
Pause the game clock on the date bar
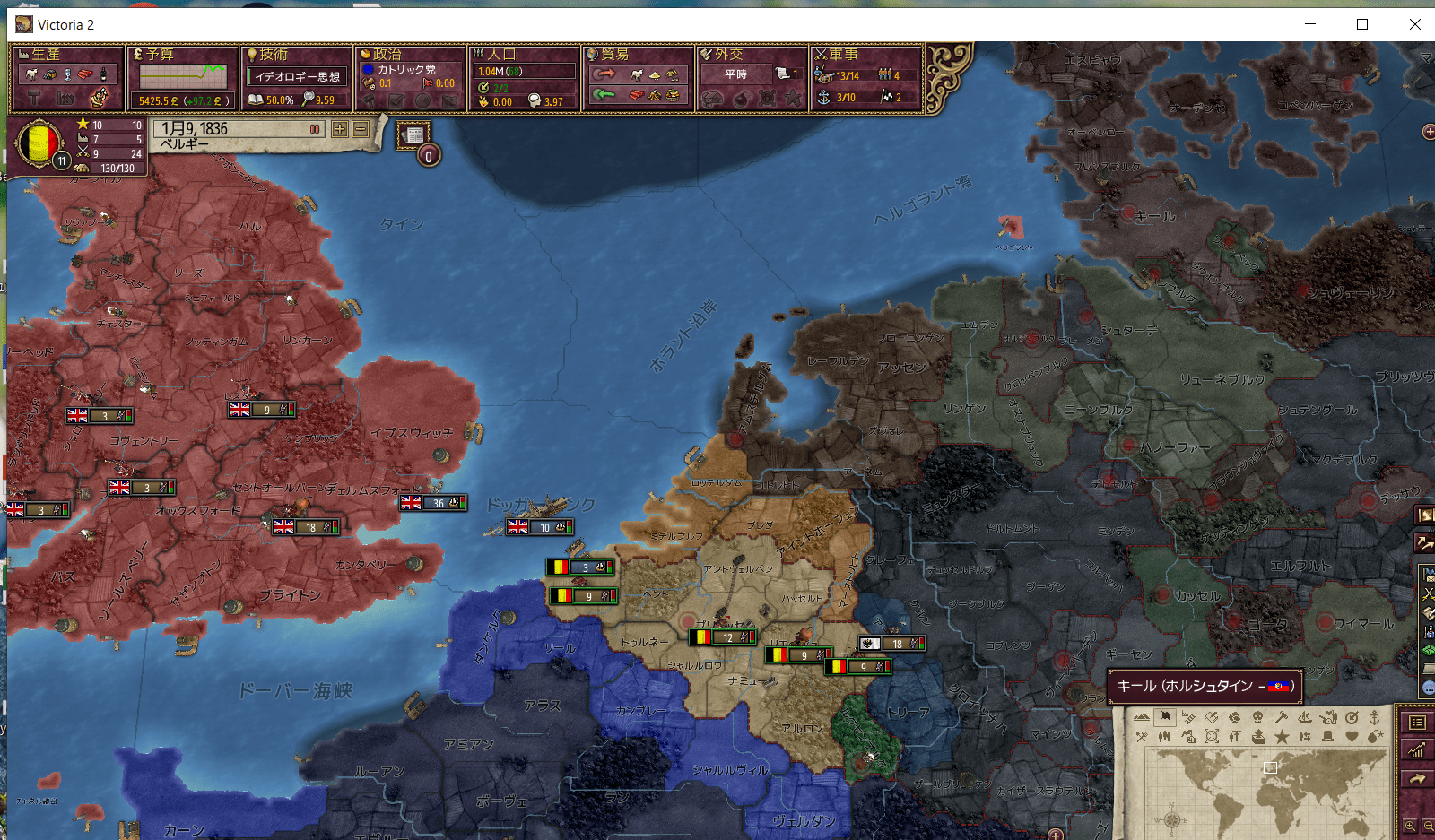pos(313,129)
